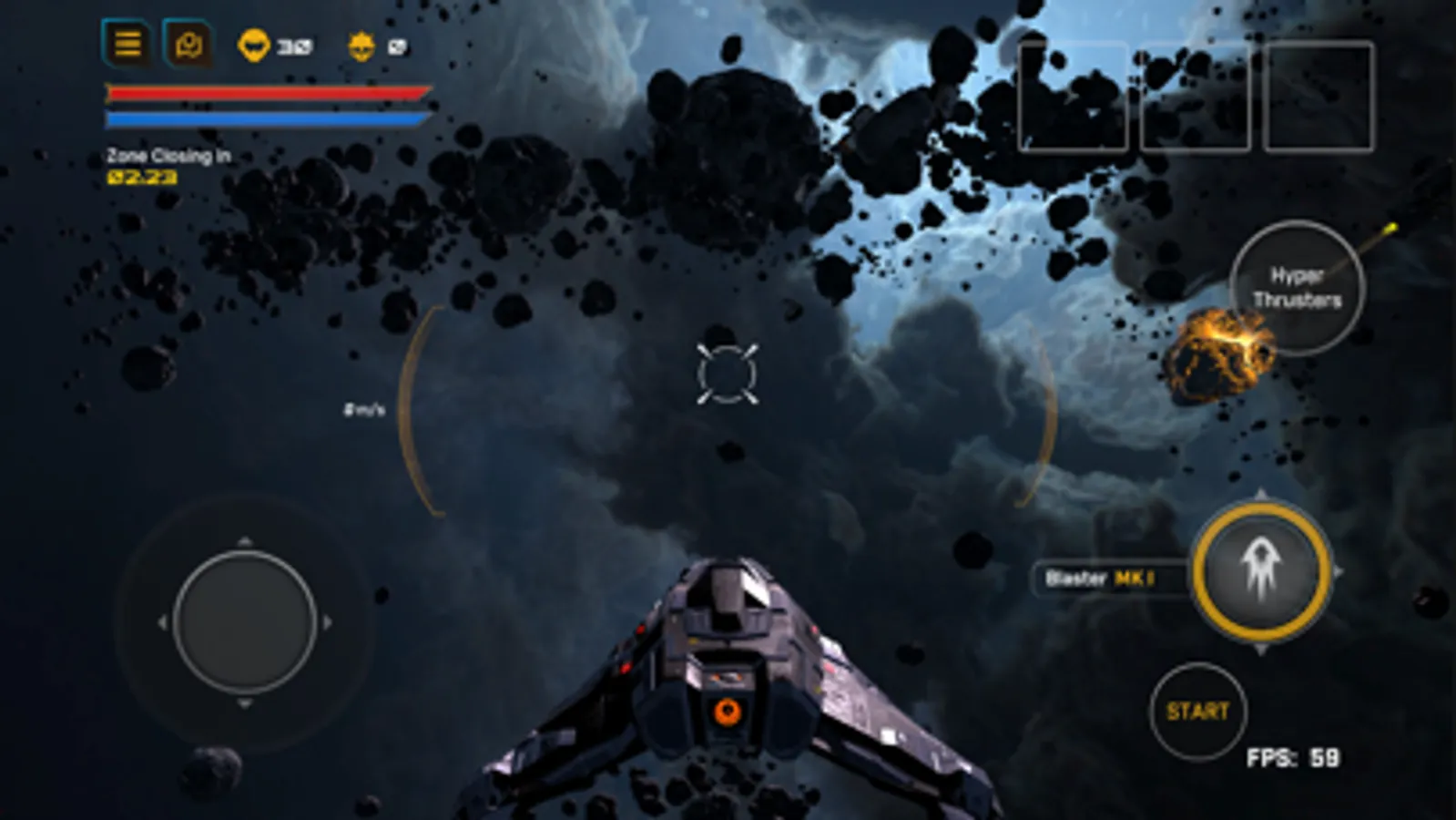This screenshot has width=1456, height=820.
Task: Open the middle equipment slot
Action: click(x=1196, y=97)
